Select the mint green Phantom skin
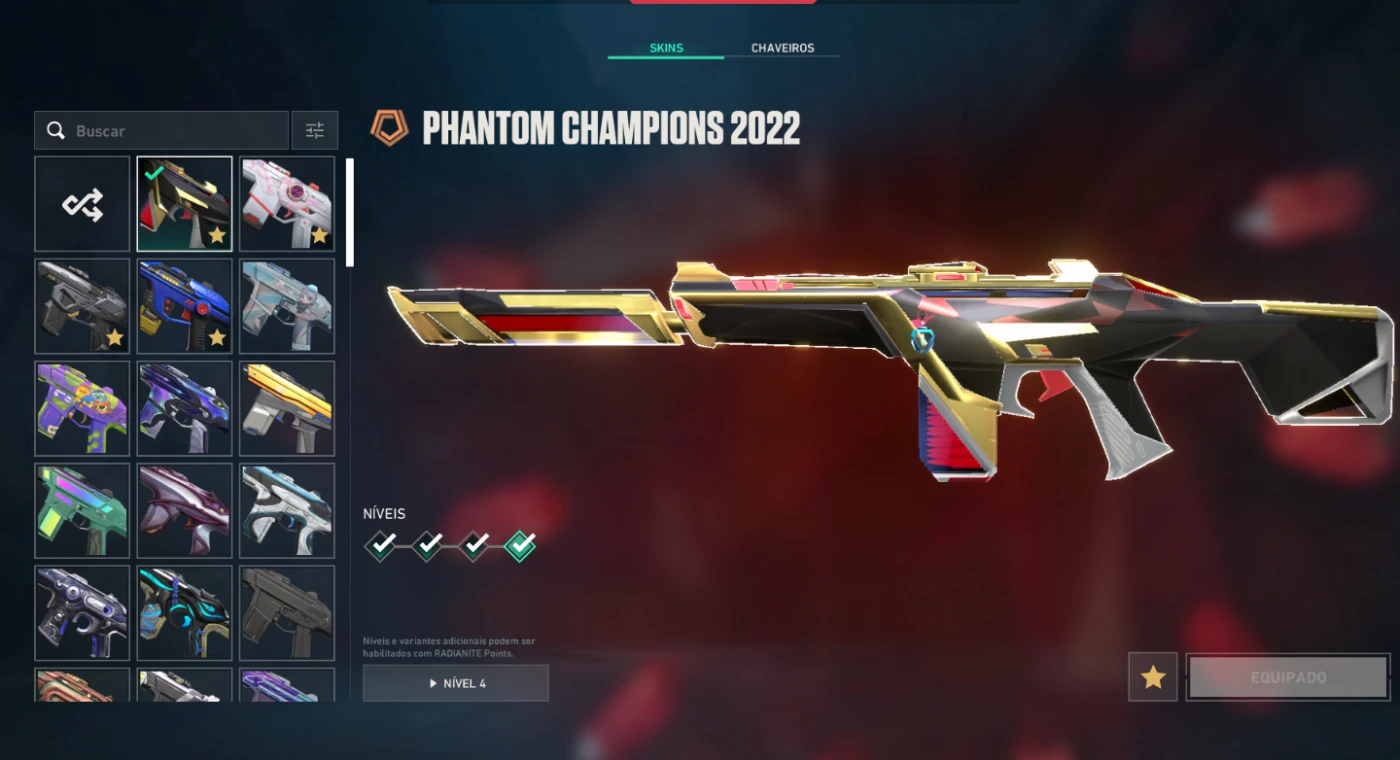 pyautogui.click(x=83, y=510)
